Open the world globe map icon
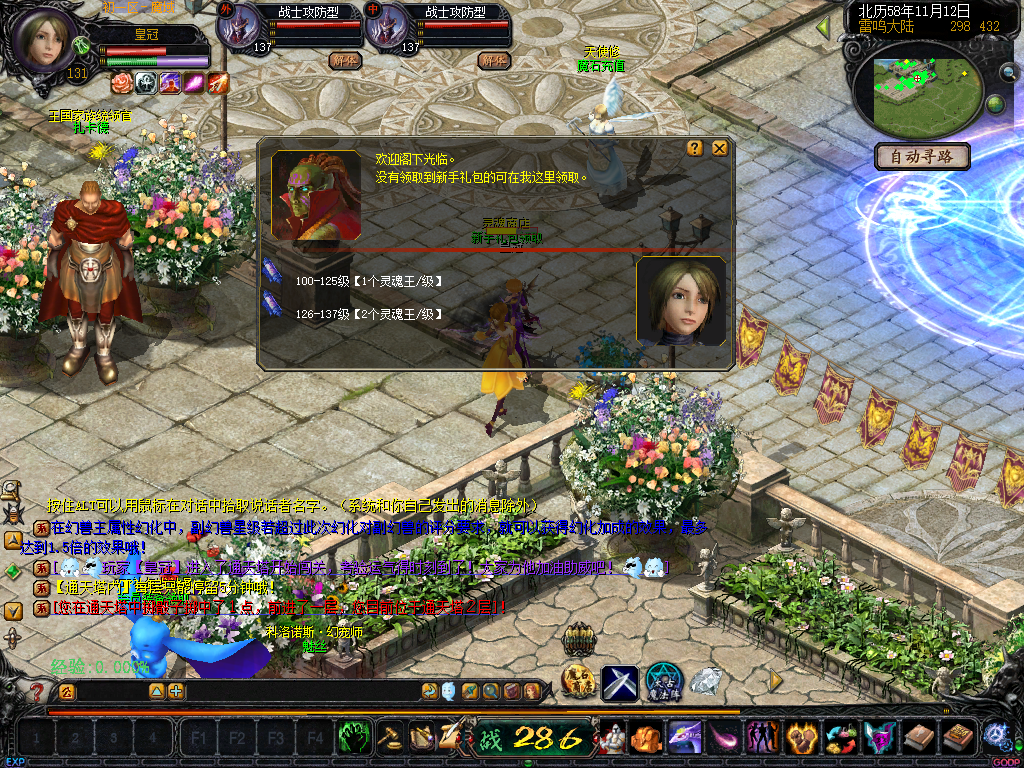This screenshot has height=768, width=1024. 996,104
